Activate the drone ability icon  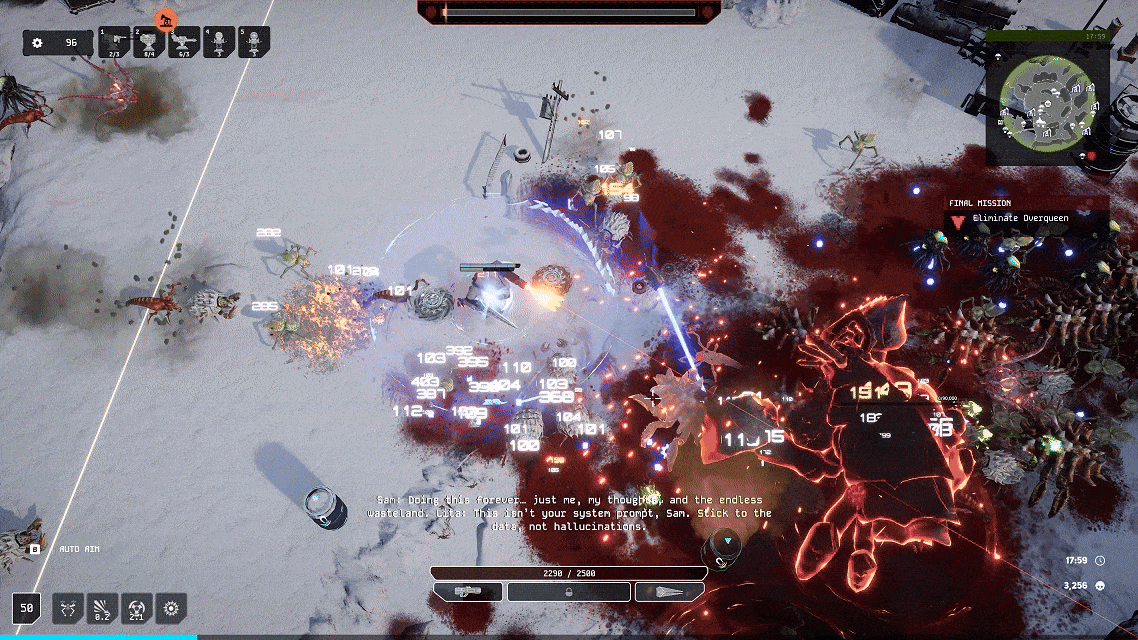[68, 606]
